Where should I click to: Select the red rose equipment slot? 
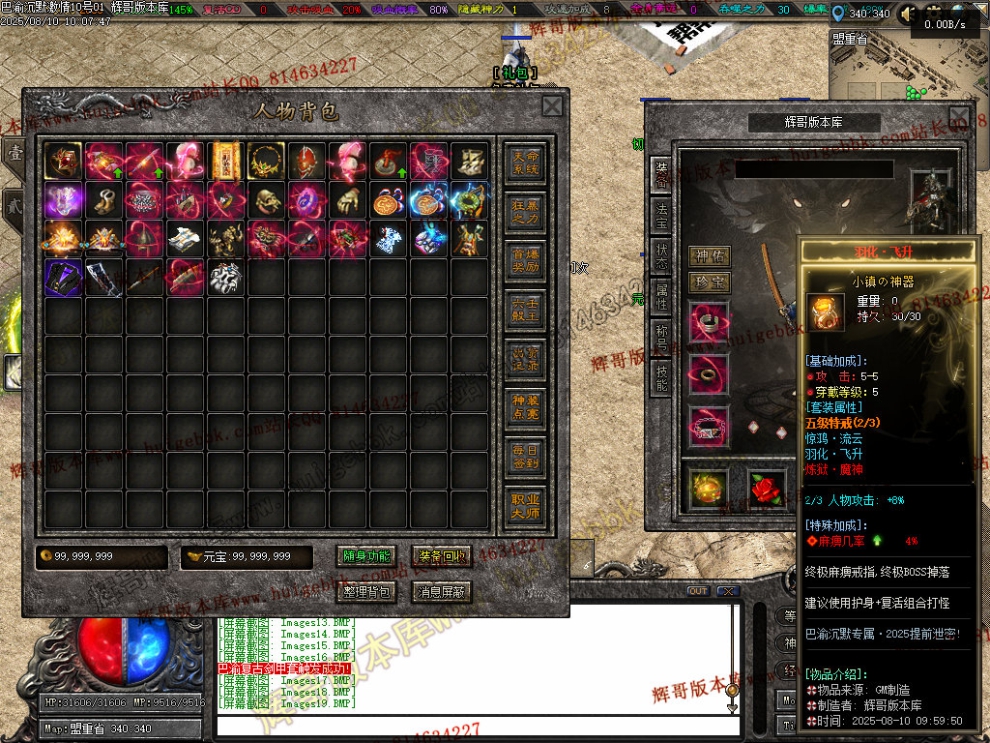(767, 488)
